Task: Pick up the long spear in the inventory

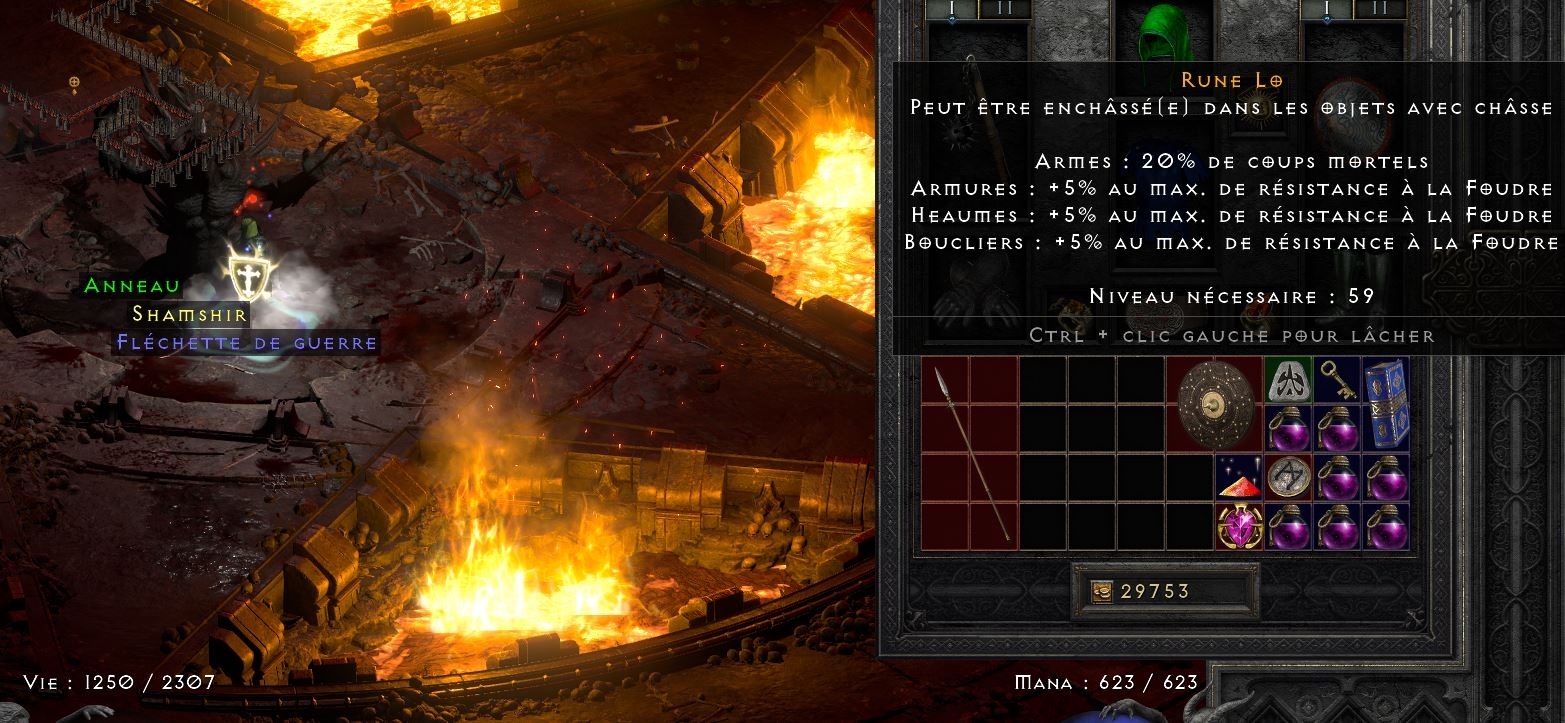Action: pyautogui.click(x=969, y=453)
